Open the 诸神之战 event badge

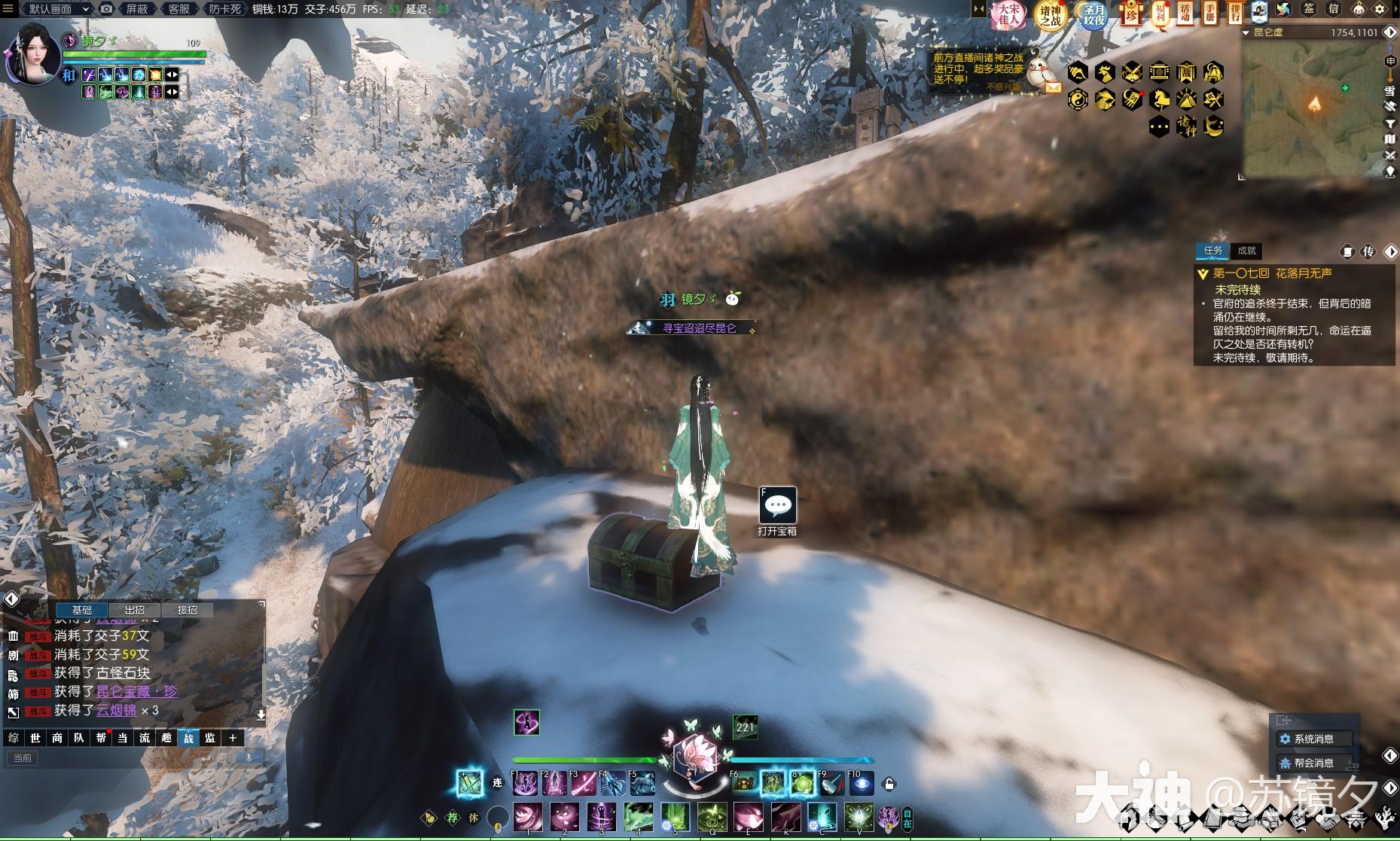[1051, 15]
